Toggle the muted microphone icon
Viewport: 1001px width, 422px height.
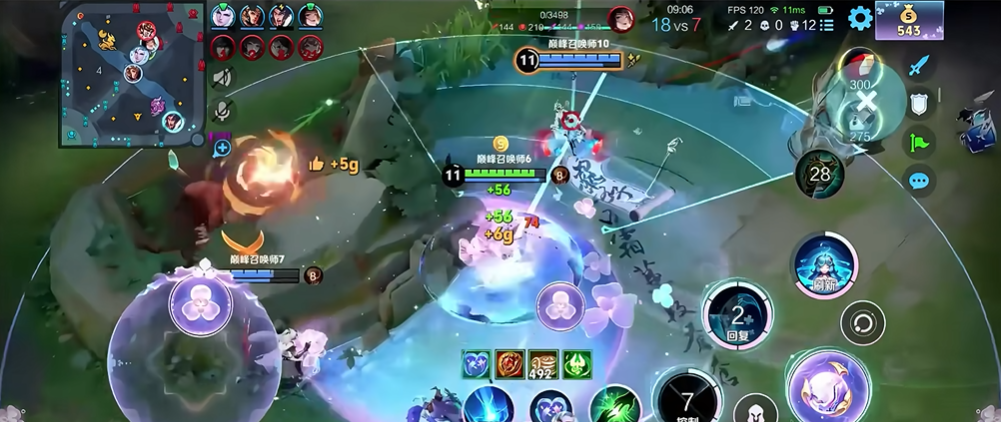point(222,110)
